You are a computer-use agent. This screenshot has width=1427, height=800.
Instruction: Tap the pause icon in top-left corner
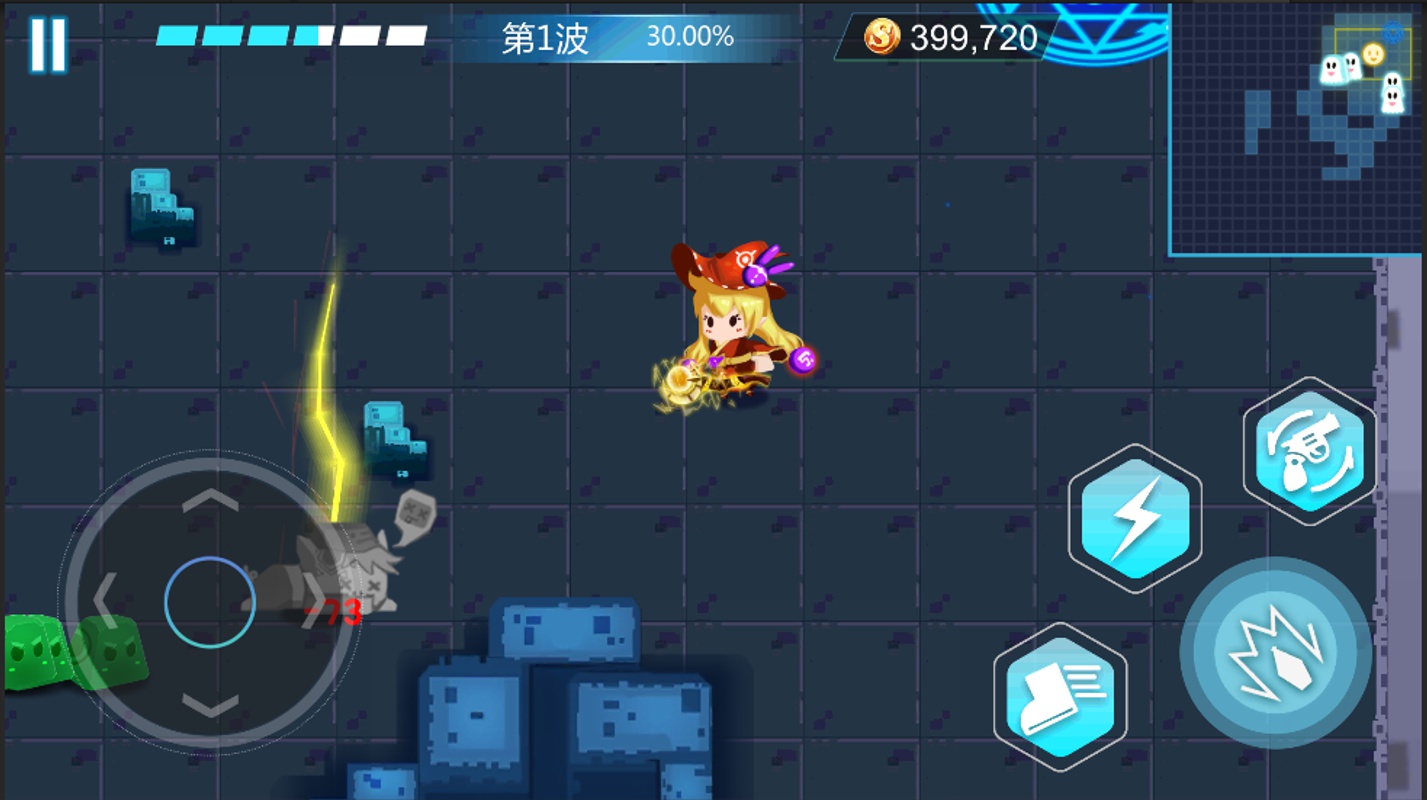46,42
